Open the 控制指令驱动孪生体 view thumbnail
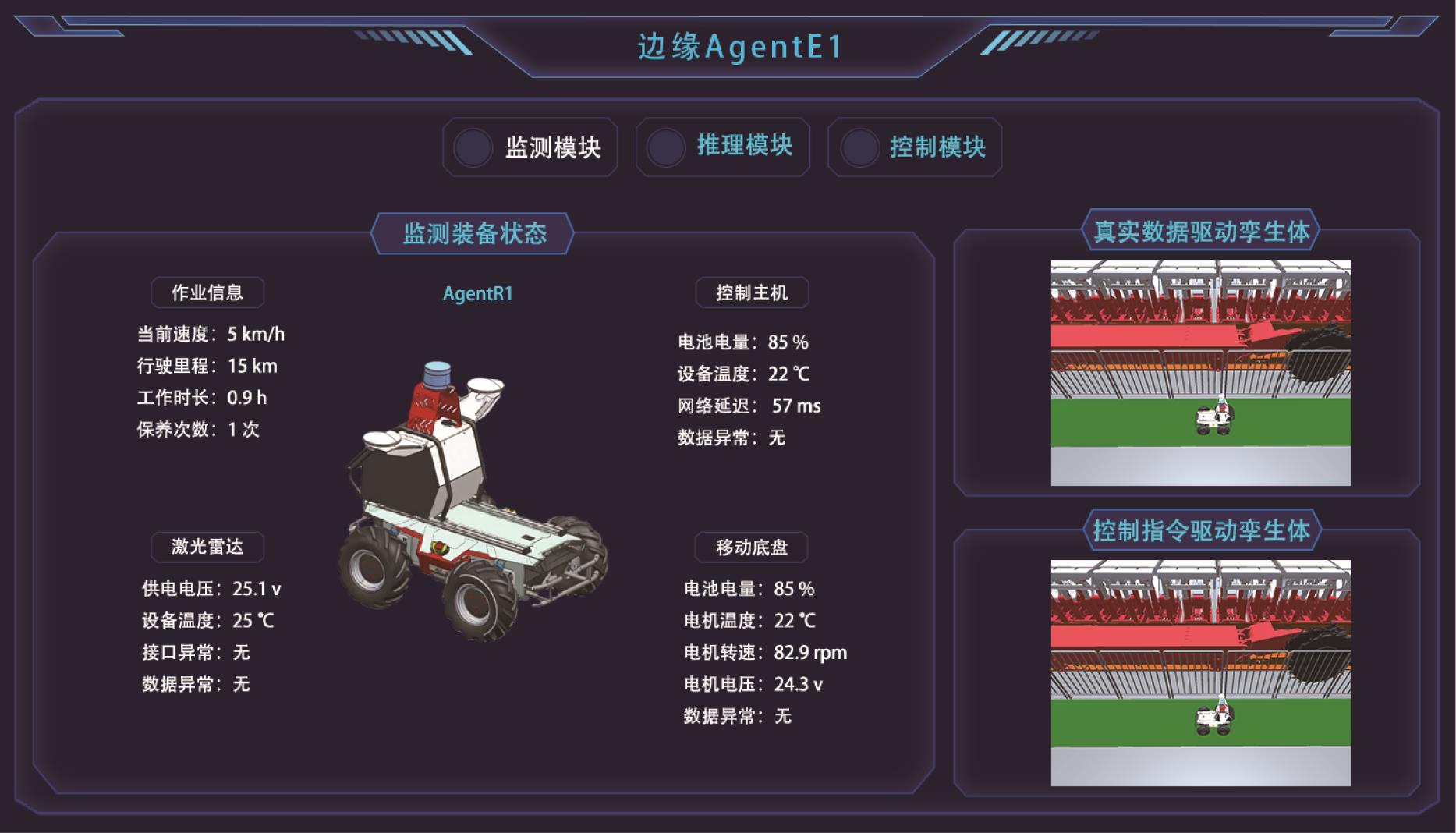 click(1200, 672)
